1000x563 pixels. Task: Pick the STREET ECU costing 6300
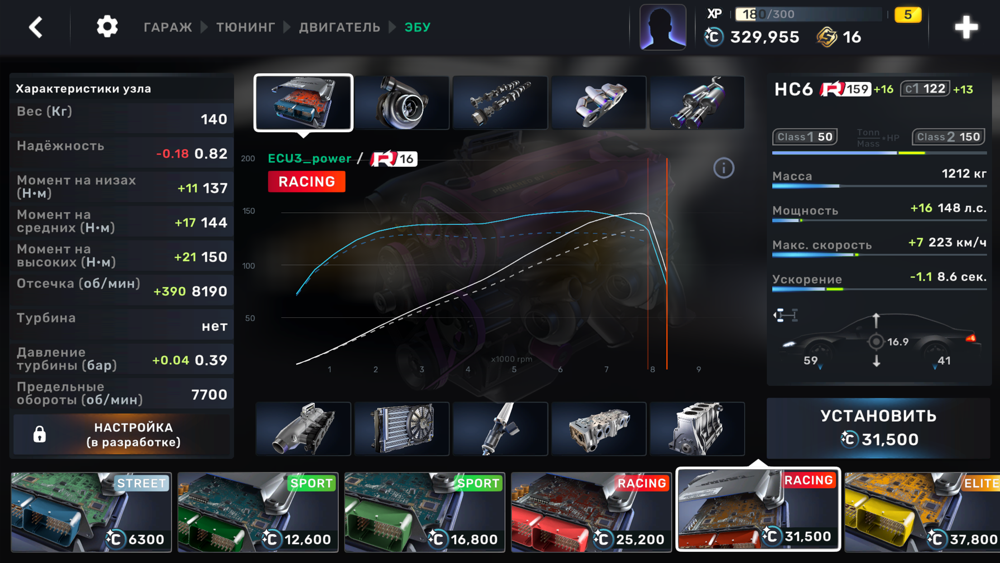pos(92,512)
